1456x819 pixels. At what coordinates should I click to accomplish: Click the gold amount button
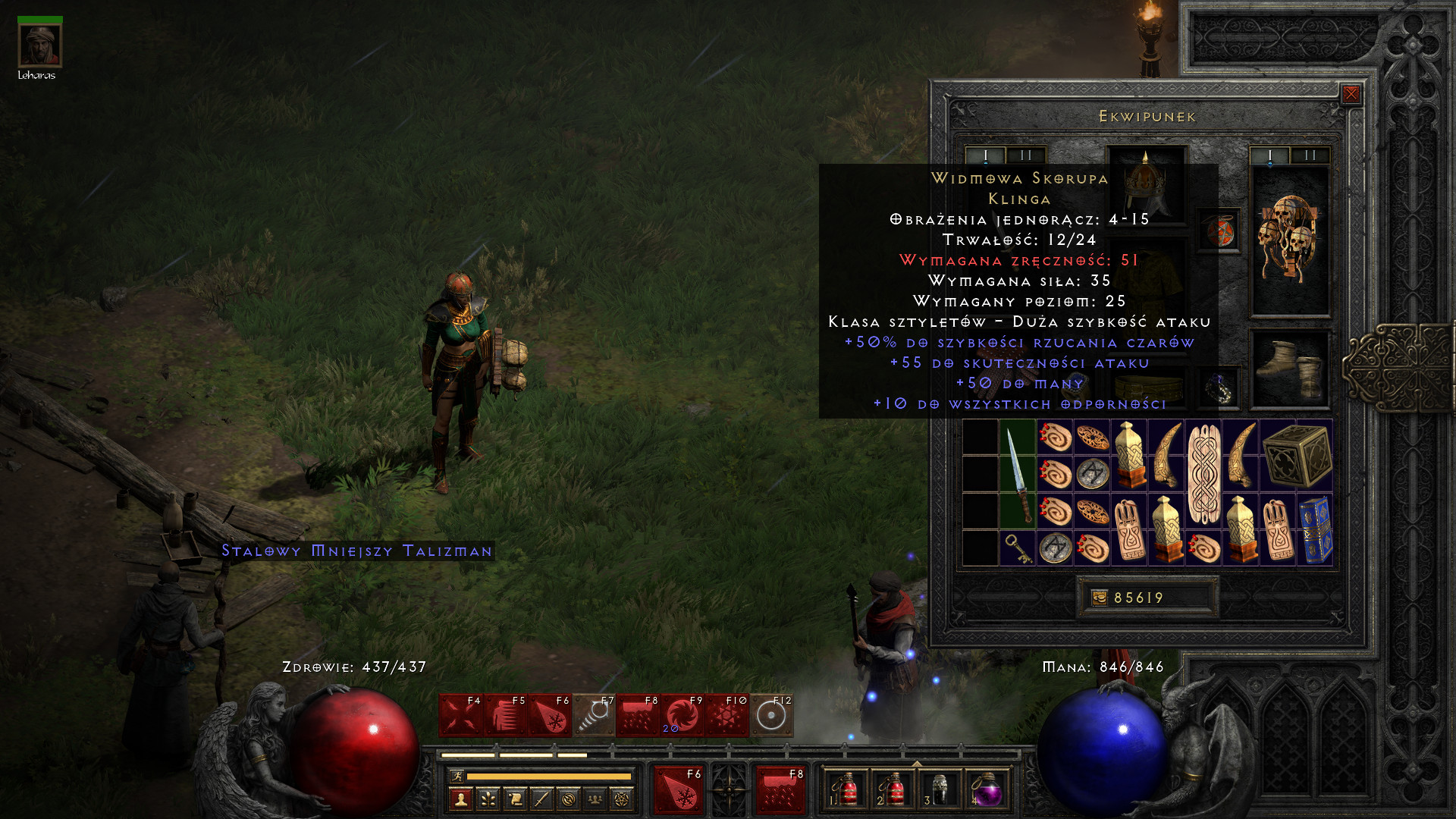pyautogui.click(x=1100, y=598)
